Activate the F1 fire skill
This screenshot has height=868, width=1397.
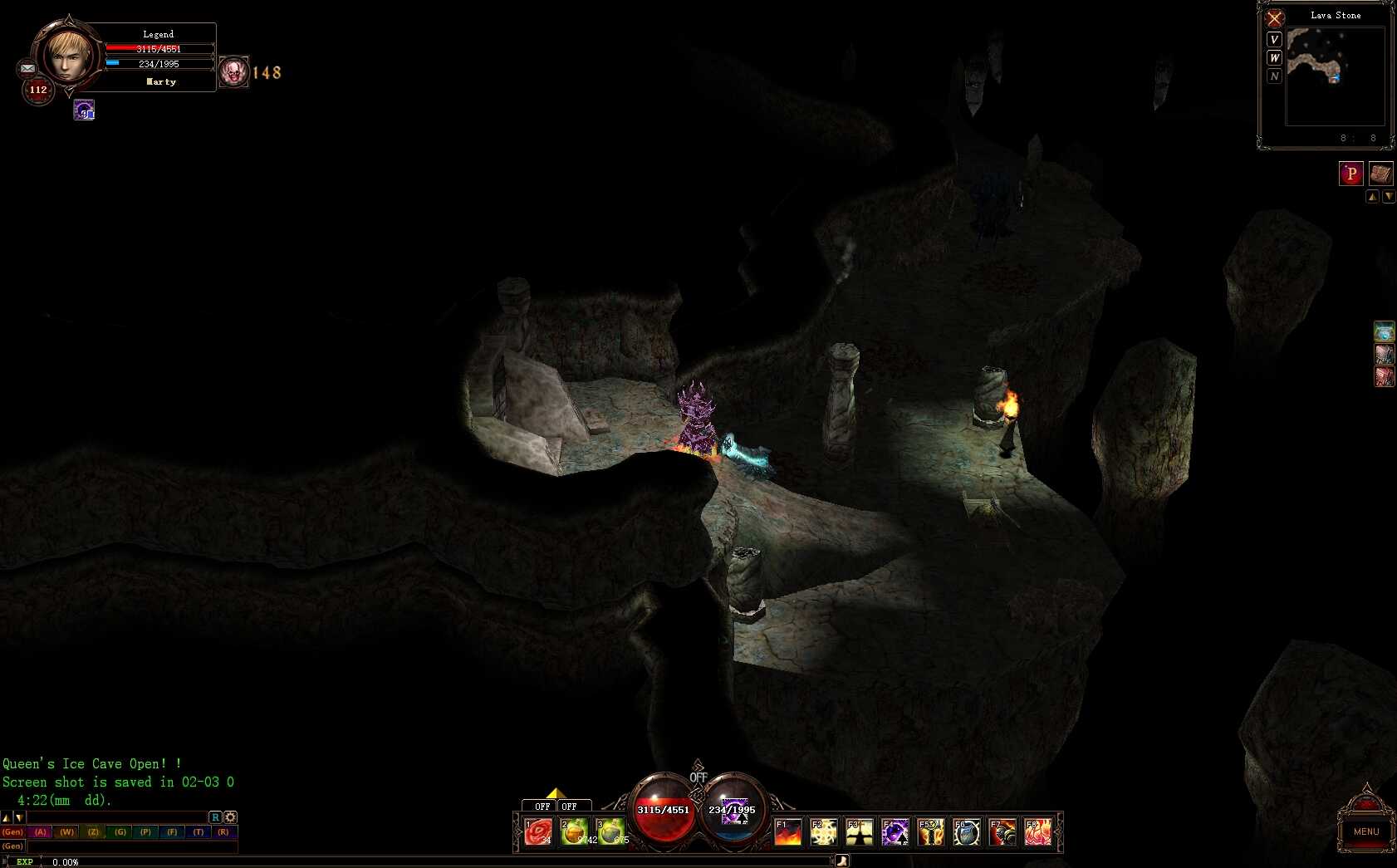pyautogui.click(x=787, y=831)
